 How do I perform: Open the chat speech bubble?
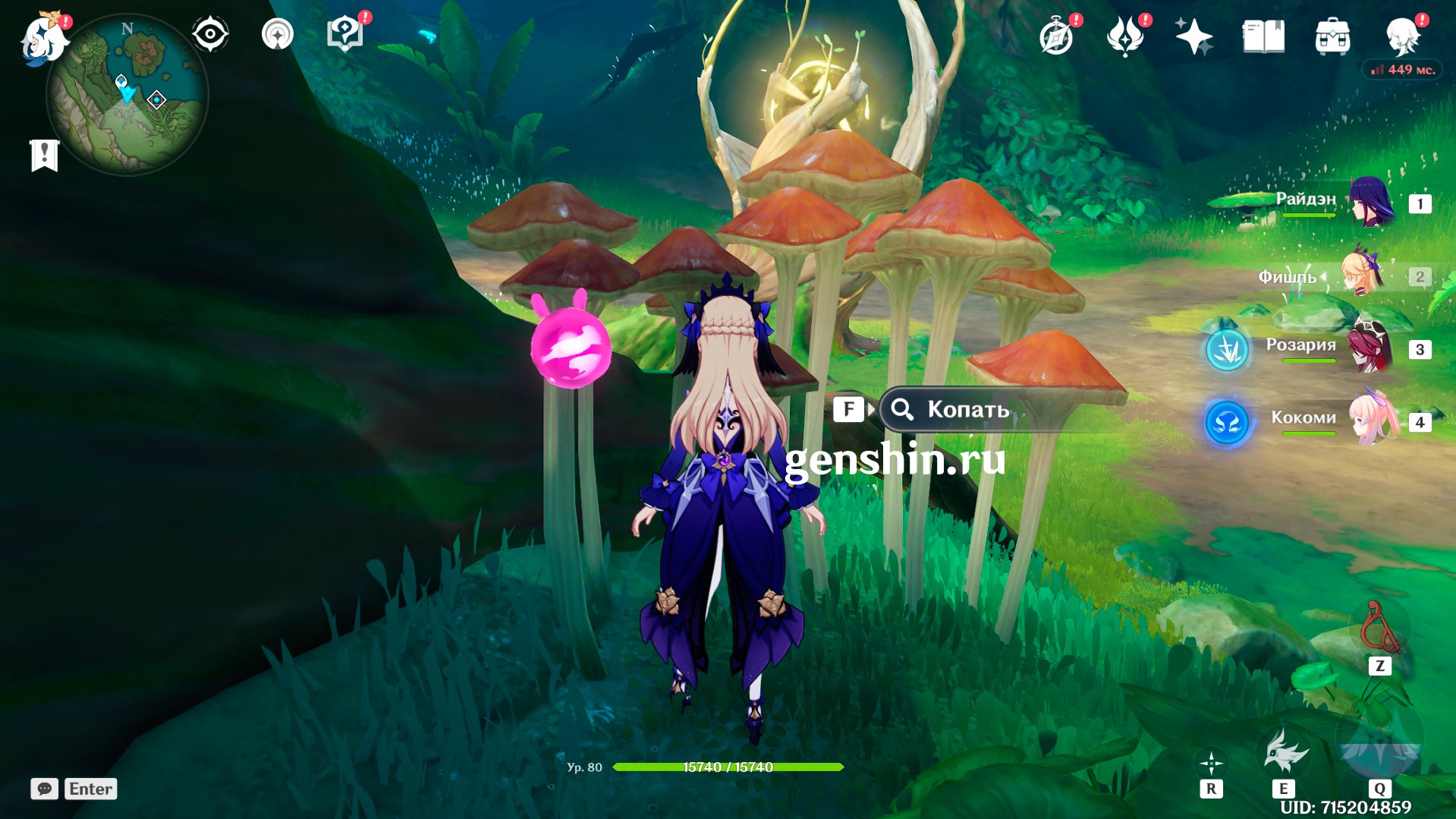44,789
